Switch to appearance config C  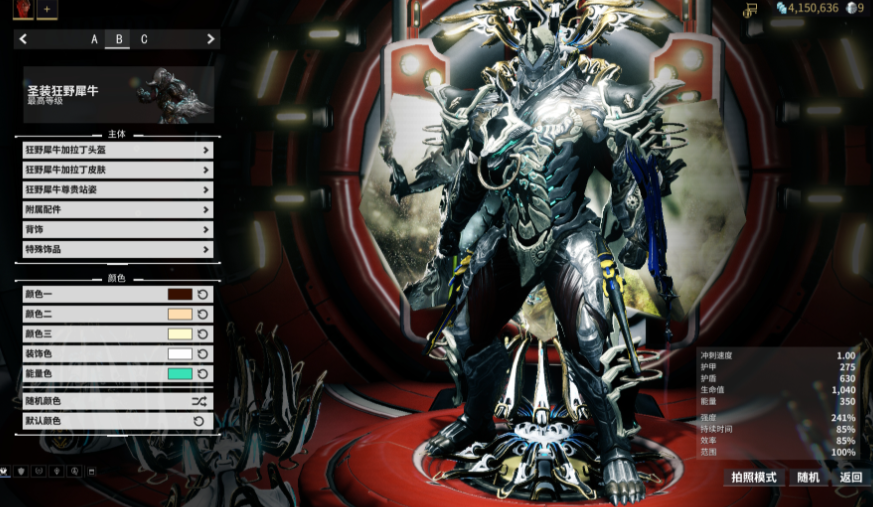[144, 40]
